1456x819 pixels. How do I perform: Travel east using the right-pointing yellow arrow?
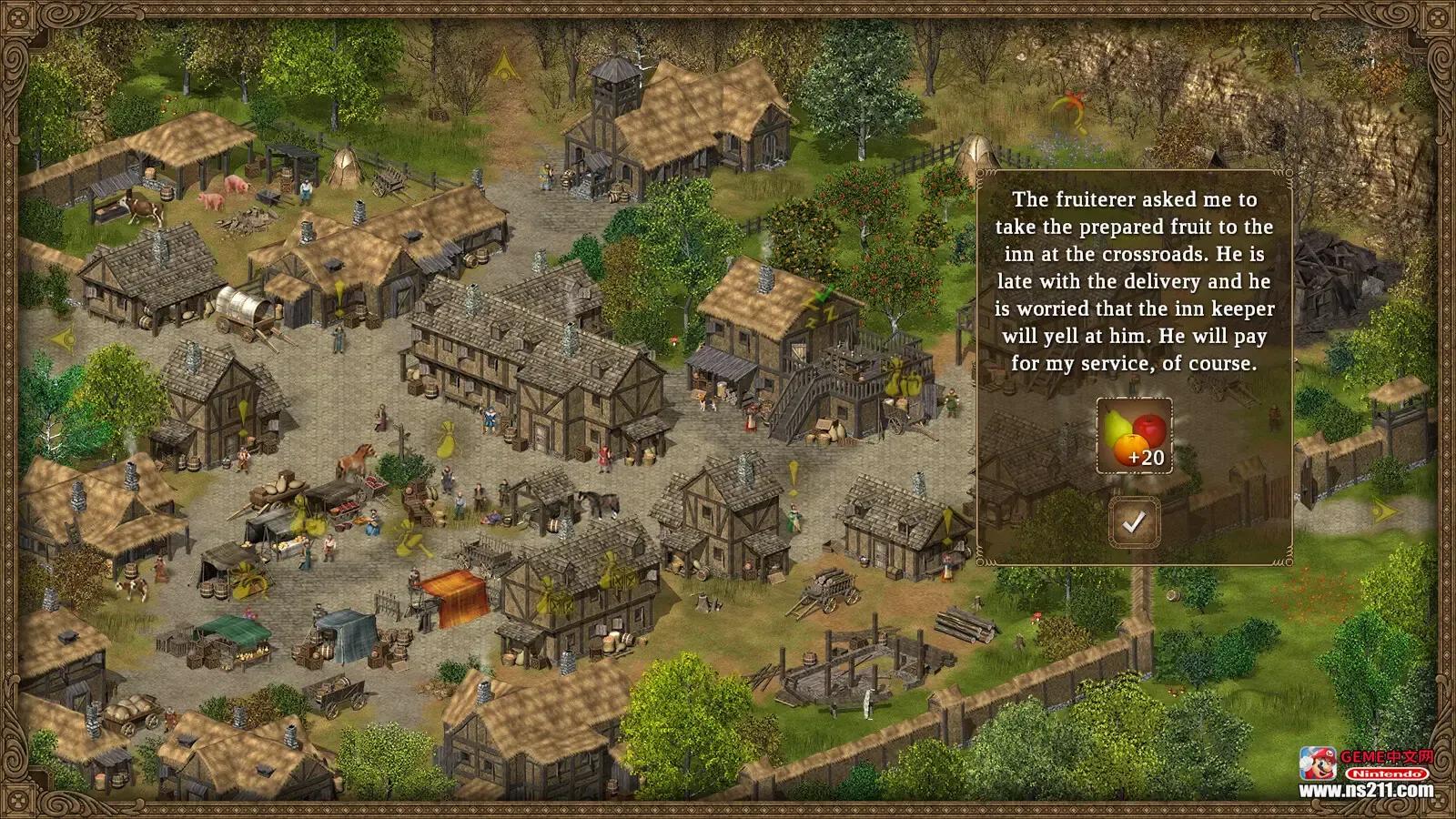coord(1383,510)
